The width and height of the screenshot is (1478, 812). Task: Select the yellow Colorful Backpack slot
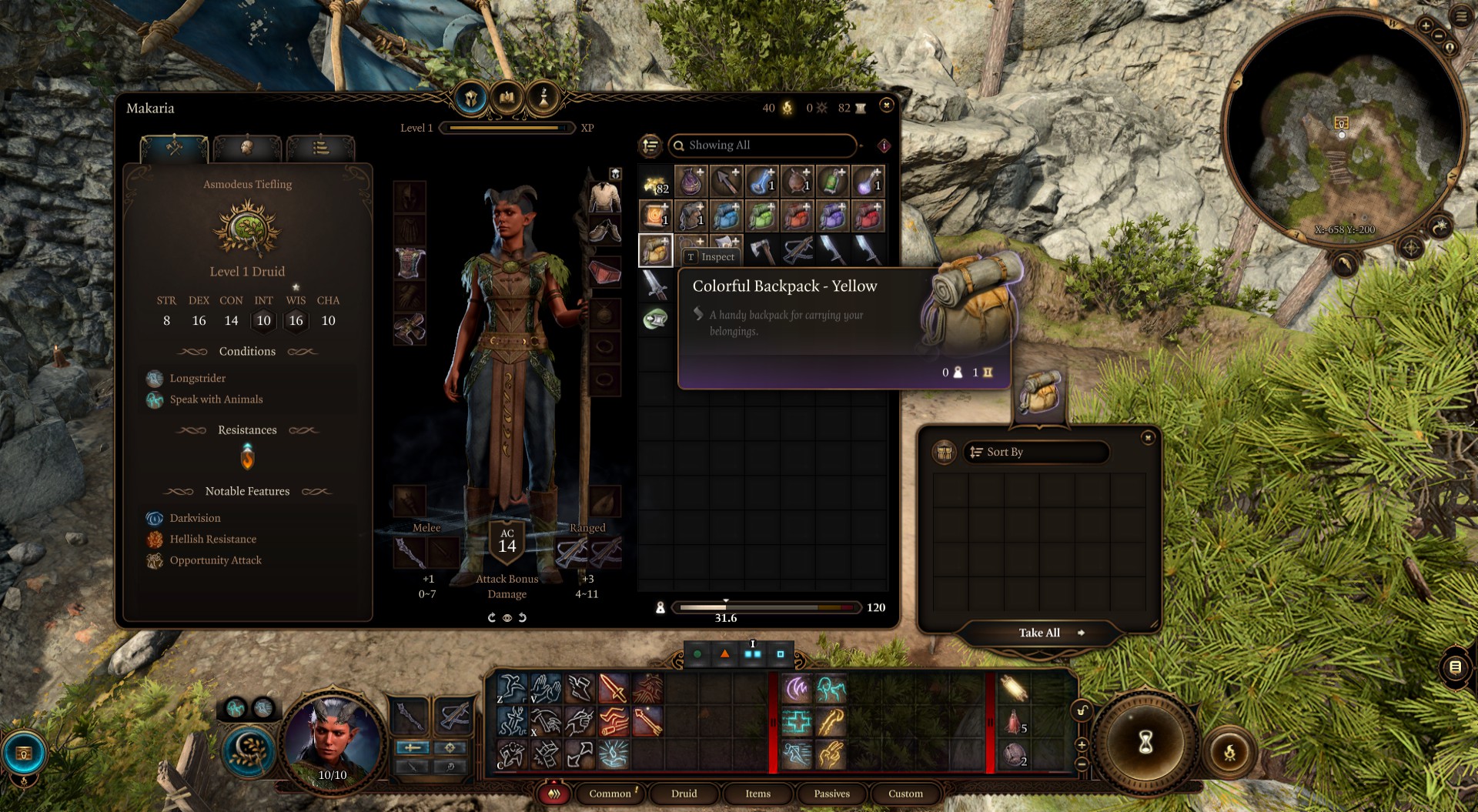[x=656, y=251]
